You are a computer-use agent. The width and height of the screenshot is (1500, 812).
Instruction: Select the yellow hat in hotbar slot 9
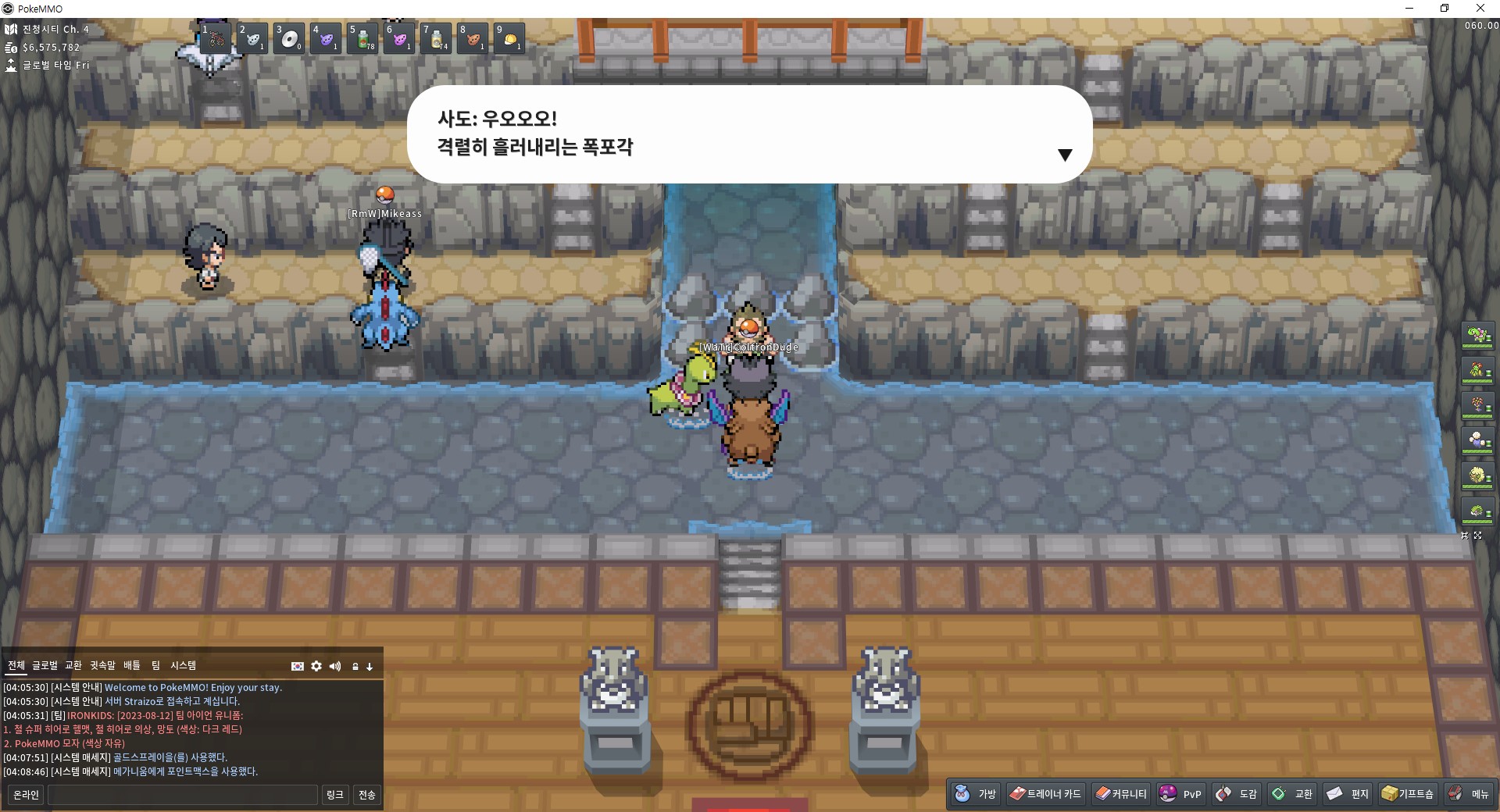point(509,38)
